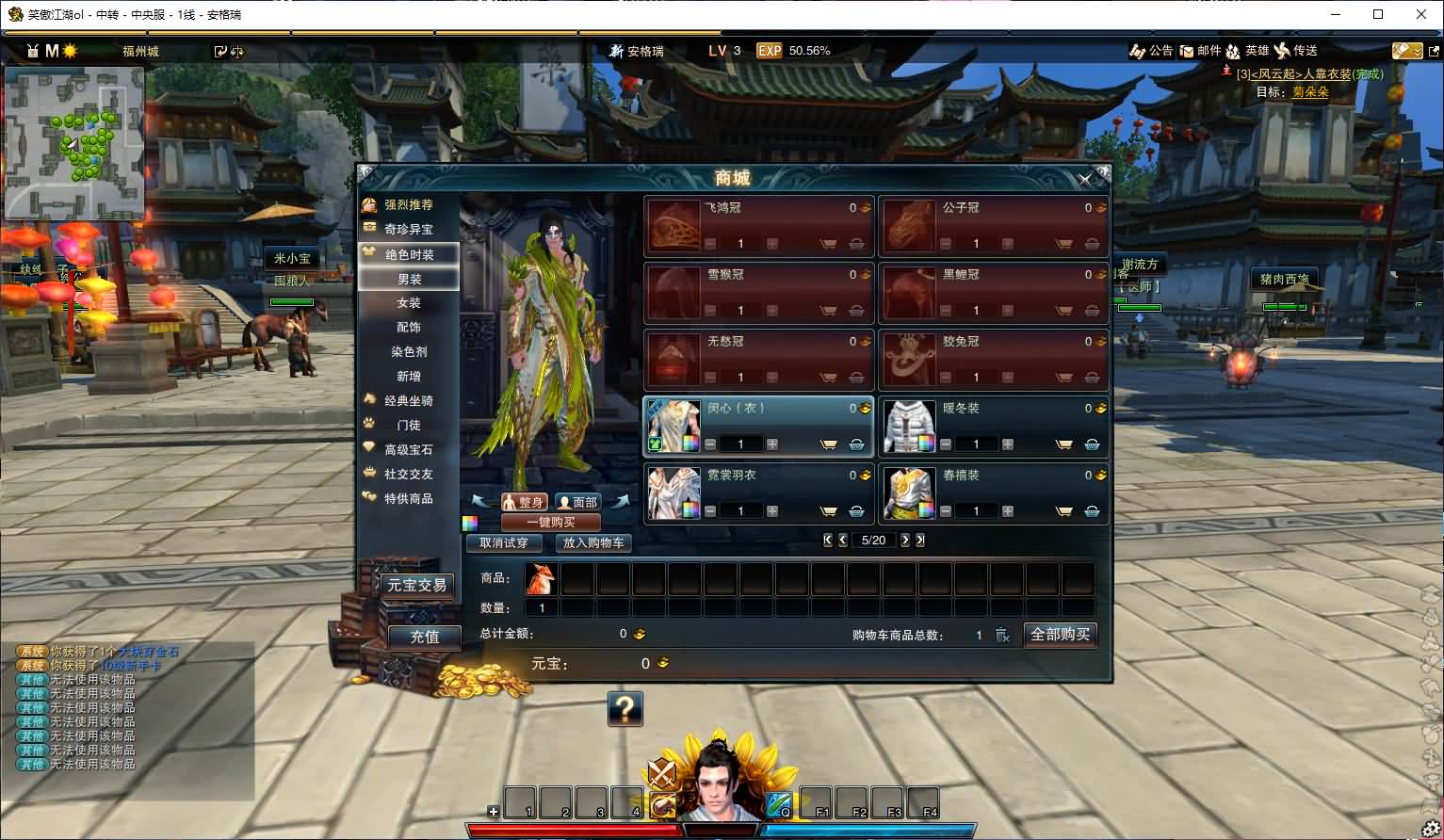This screenshot has width=1444, height=840.
Task: Click the gear icon in bottom-right corner
Action: pos(1433,826)
